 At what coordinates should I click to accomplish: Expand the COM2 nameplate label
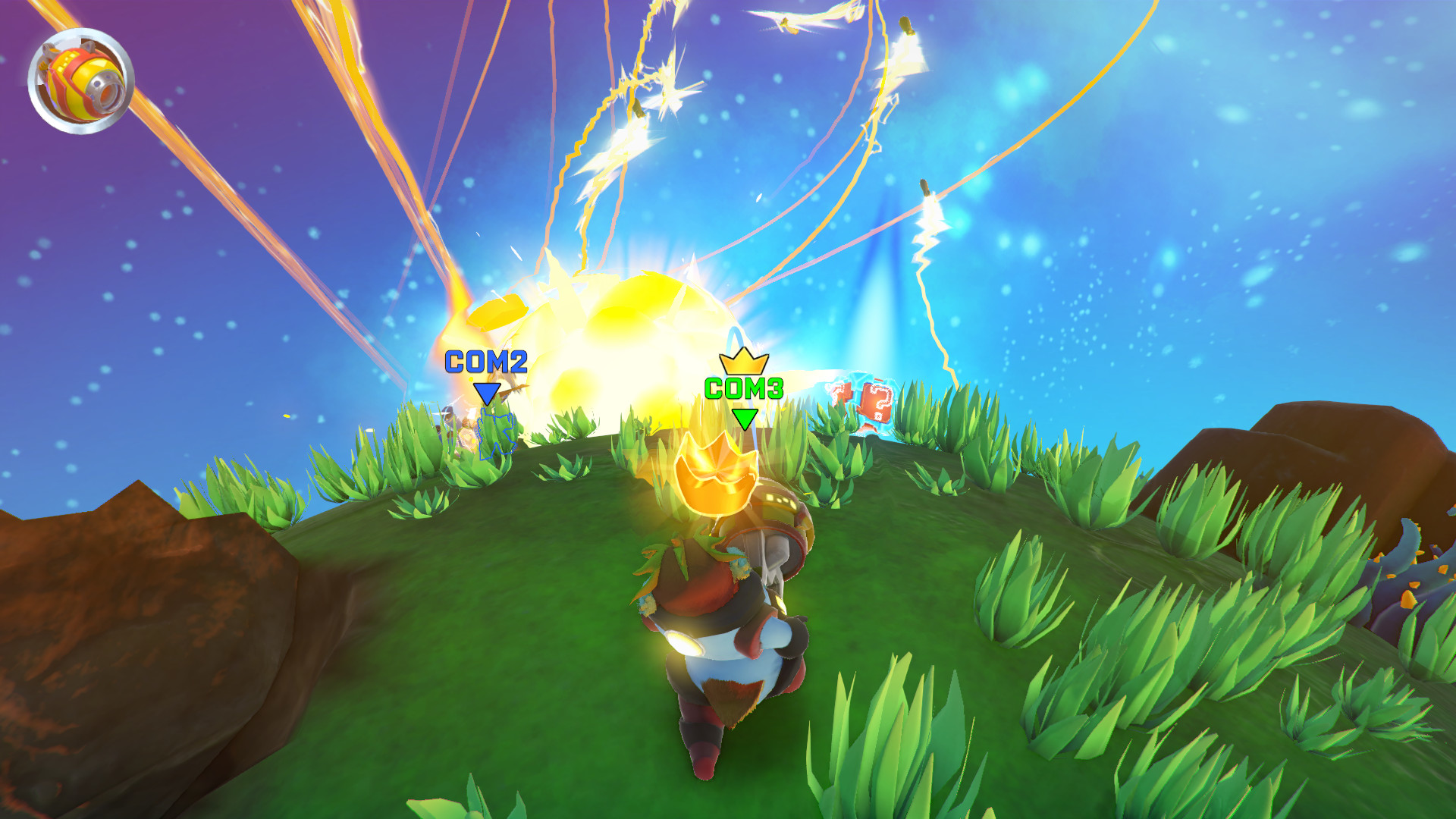[485, 362]
